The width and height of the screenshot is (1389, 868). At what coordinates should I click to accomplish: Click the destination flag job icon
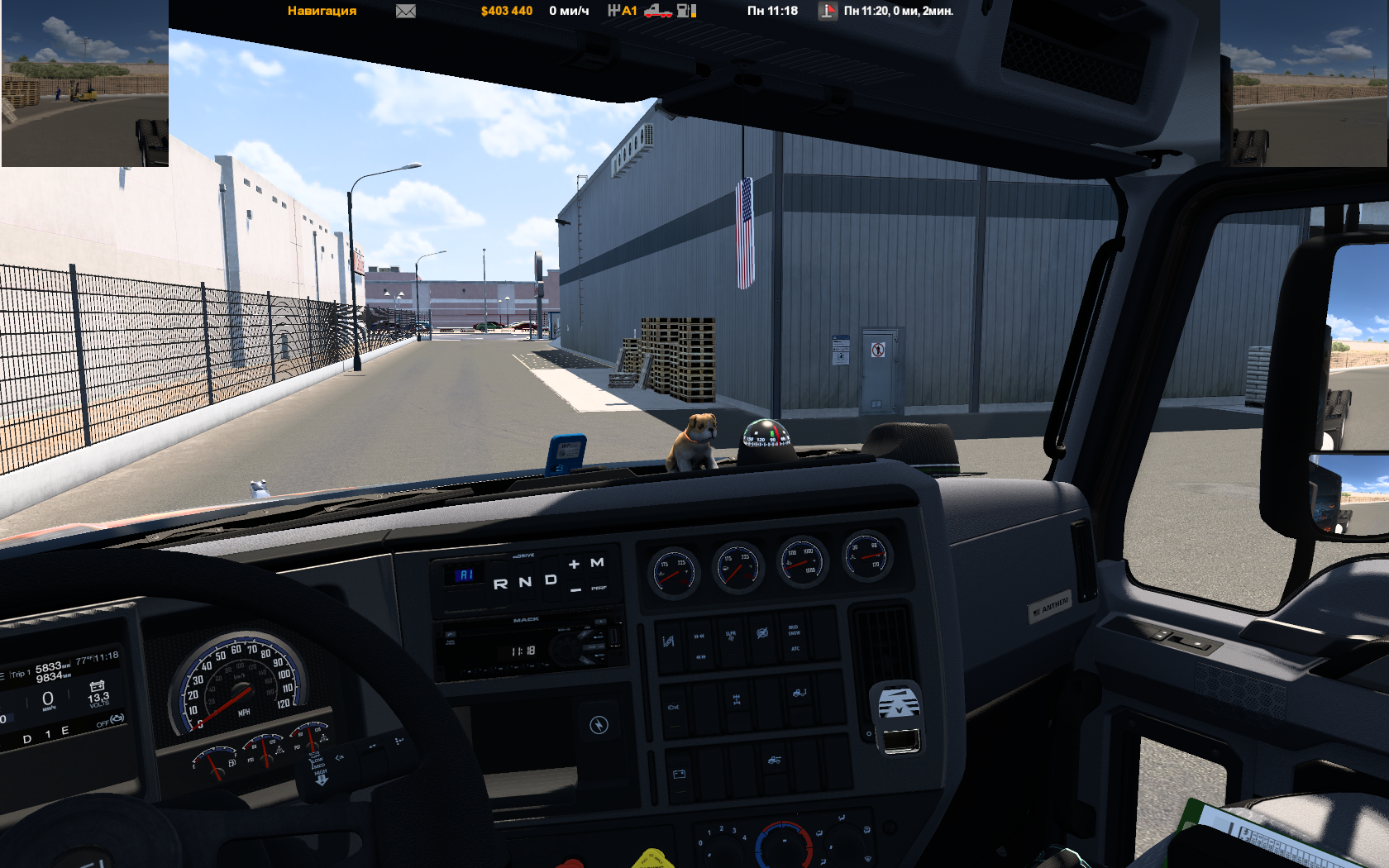coord(828,11)
